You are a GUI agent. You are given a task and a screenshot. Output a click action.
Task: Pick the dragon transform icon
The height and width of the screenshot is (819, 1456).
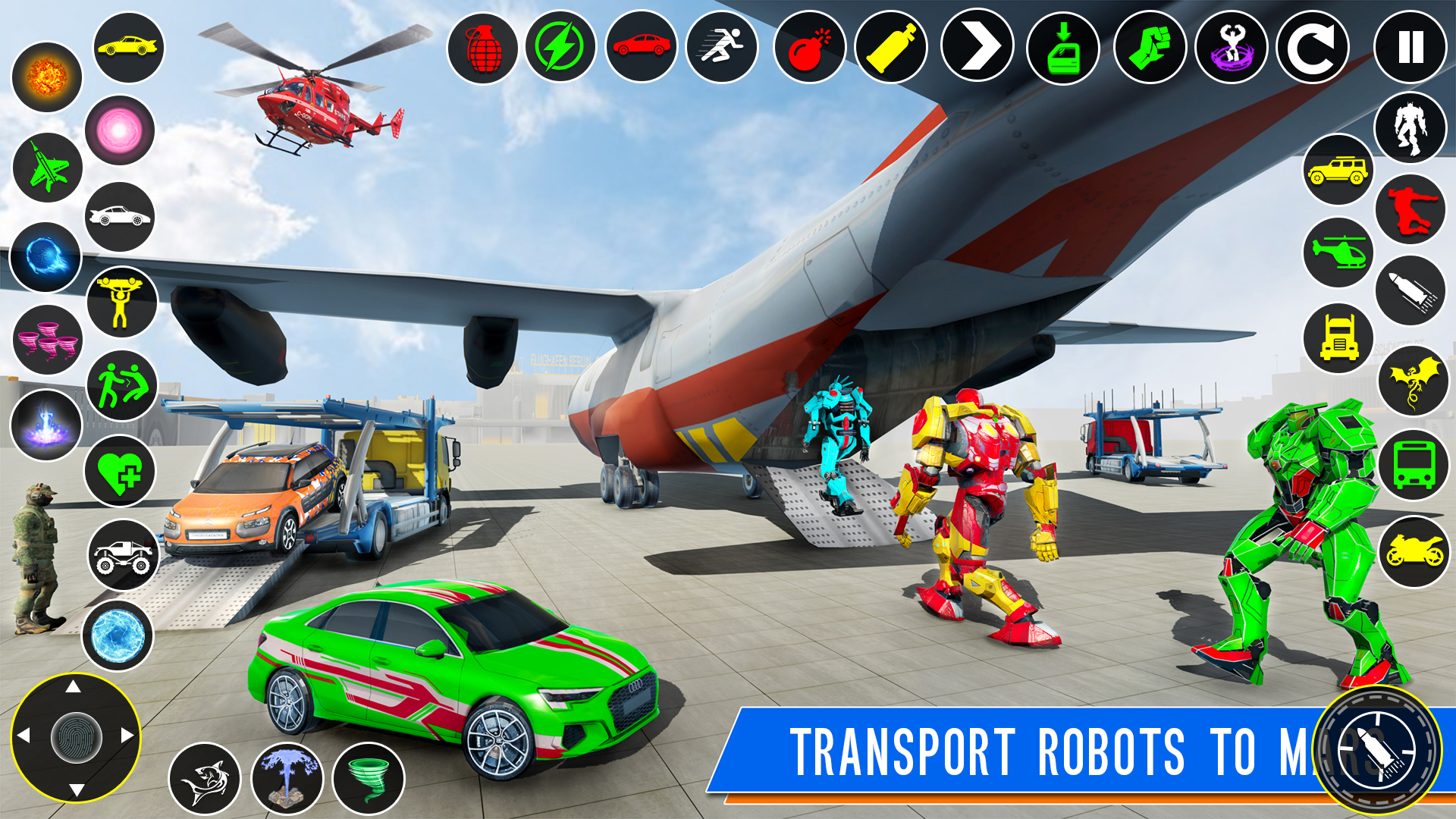click(x=1412, y=379)
